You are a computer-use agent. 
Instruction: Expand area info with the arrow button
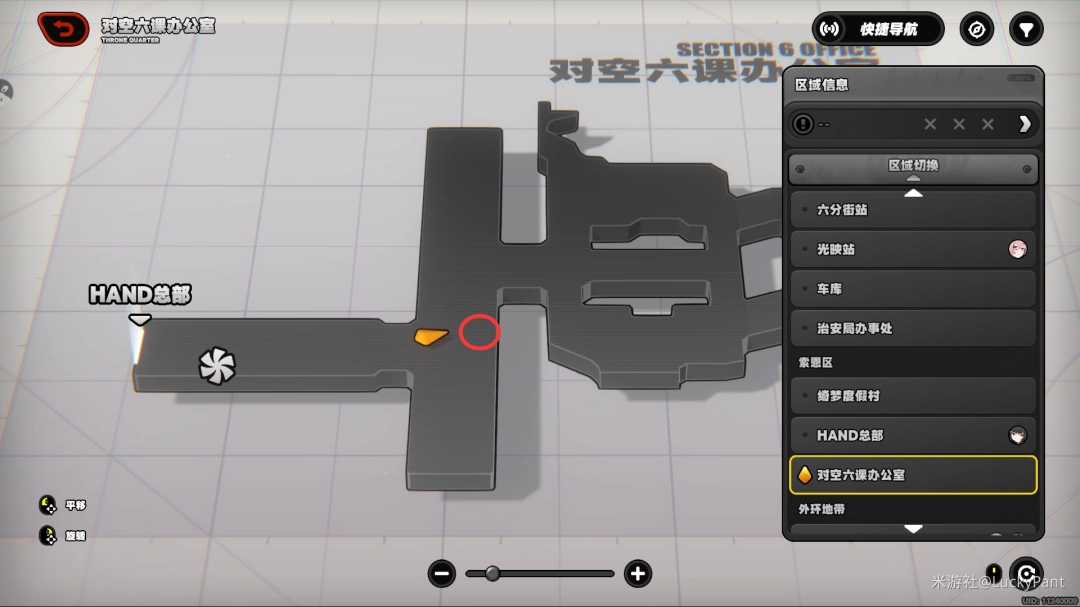(1024, 124)
